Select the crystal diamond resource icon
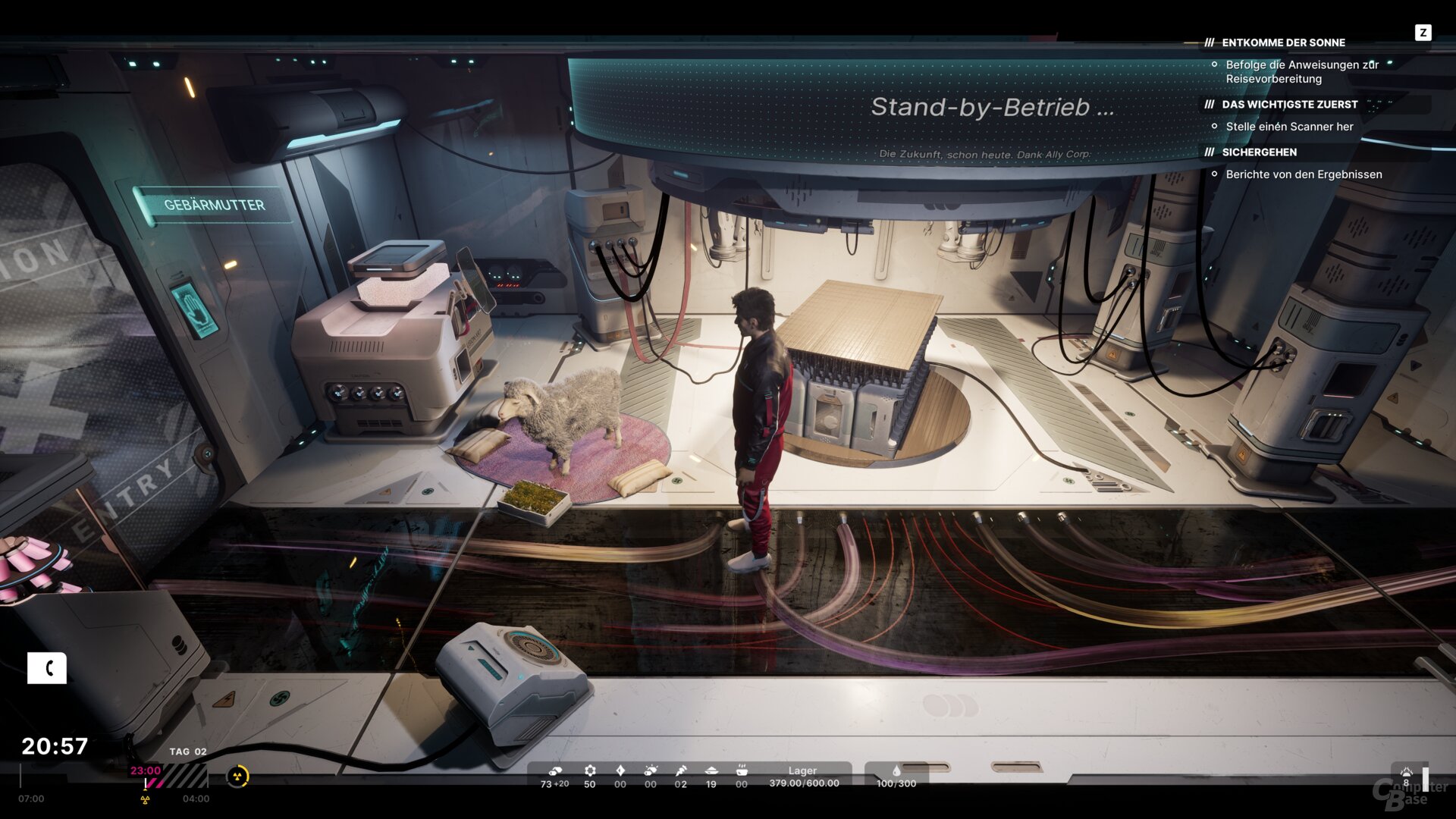1456x819 pixels. [x=620, y=771]
